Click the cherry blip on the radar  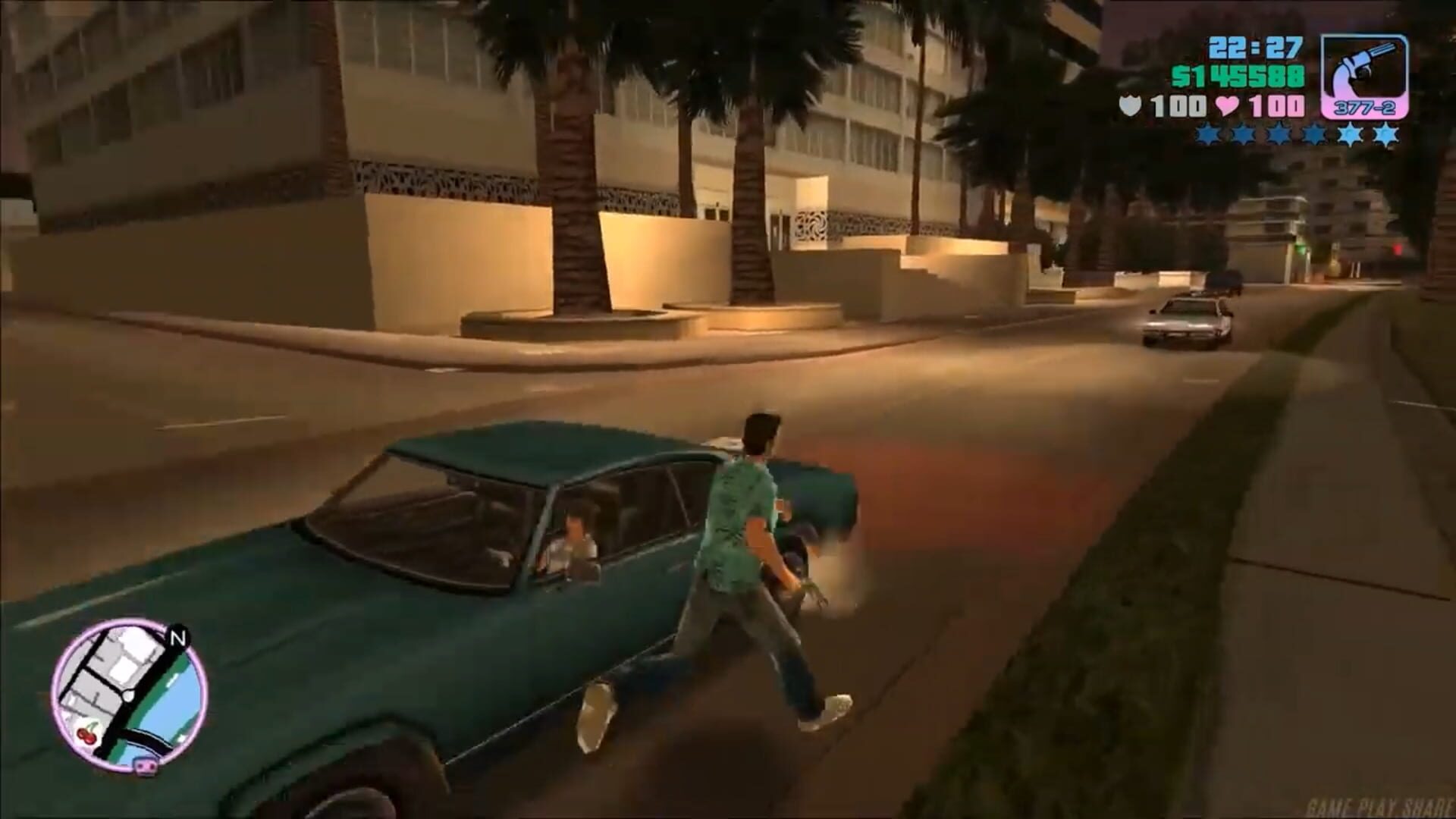point(86,734)
